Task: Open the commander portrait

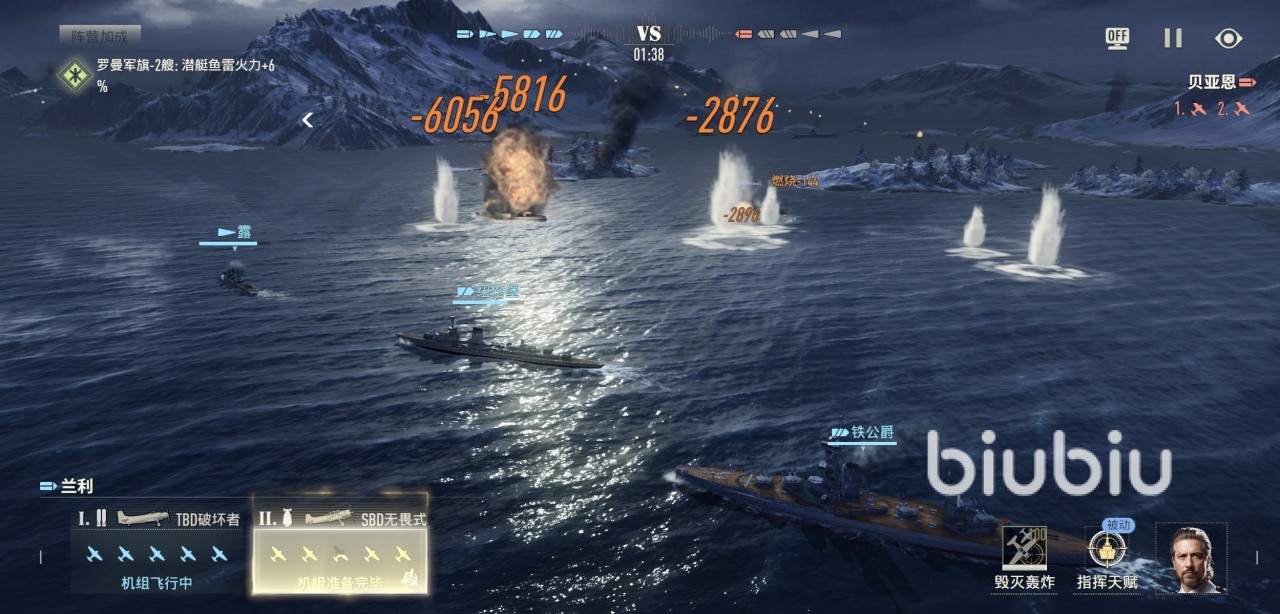Action: click(1191, 557)
